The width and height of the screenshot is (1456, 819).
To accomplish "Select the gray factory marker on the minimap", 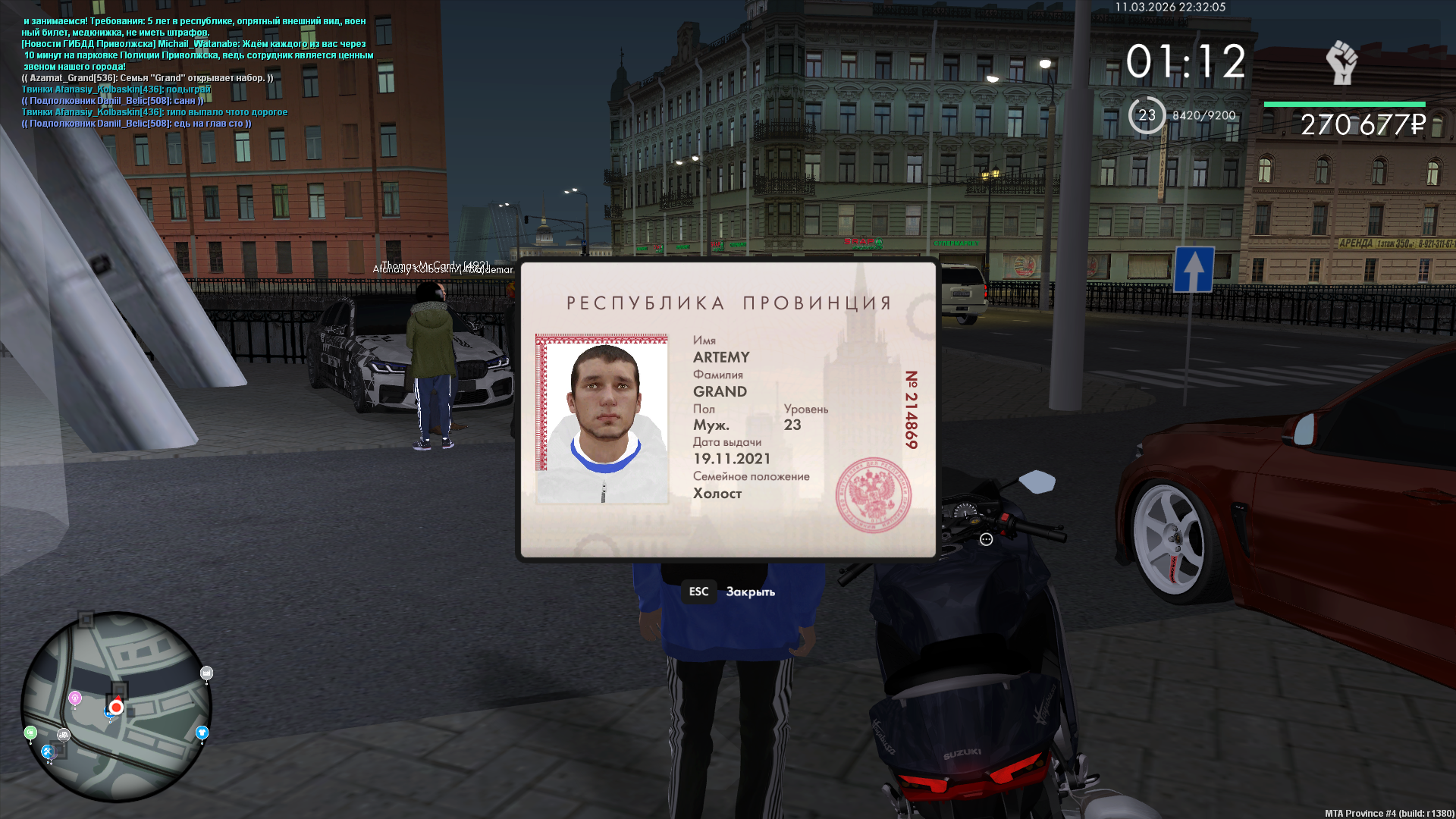I will pos(206,673).
